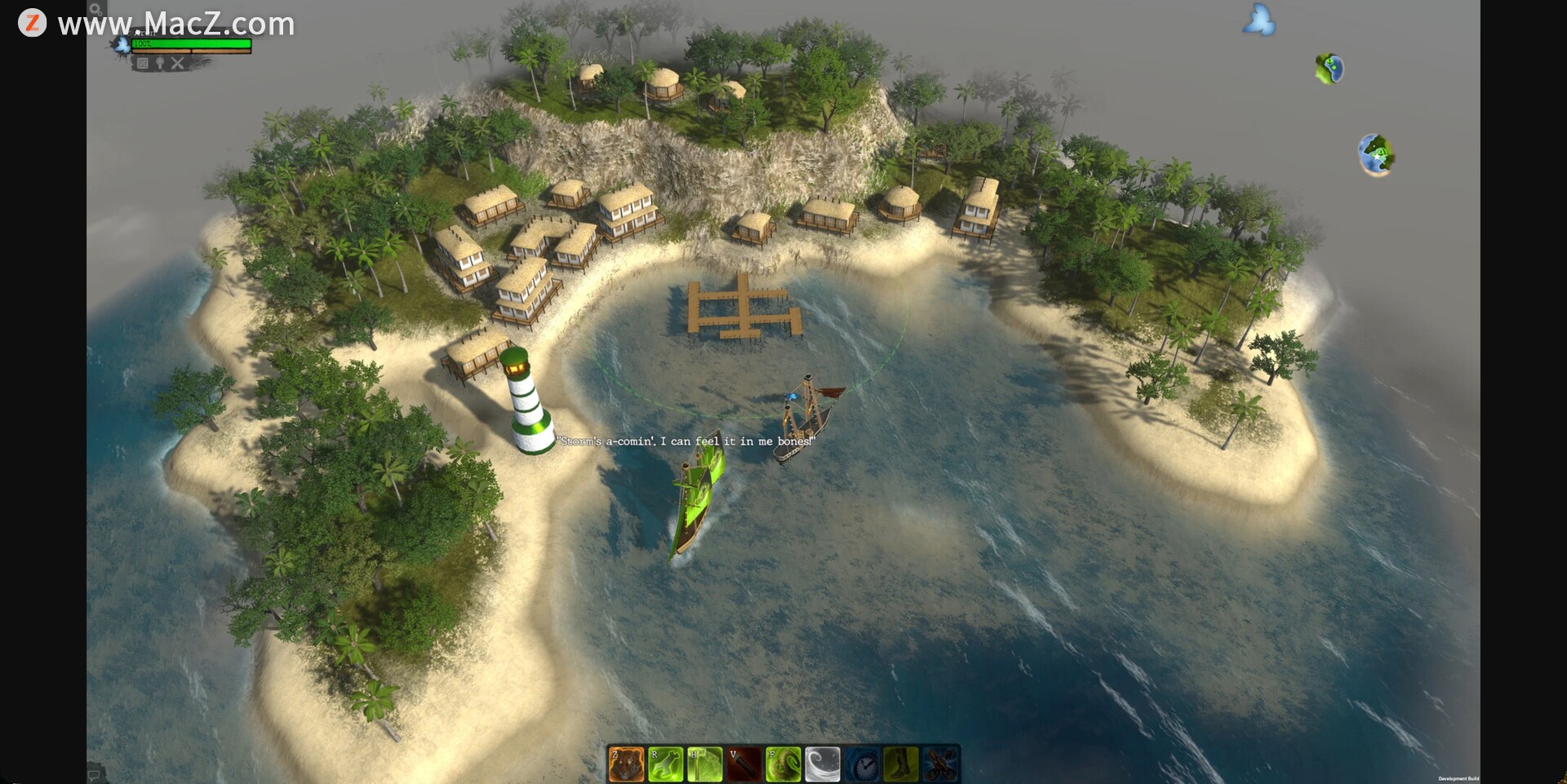Select the crossed cannons ability
This screenshot has width=1567, height=784.
940,765
